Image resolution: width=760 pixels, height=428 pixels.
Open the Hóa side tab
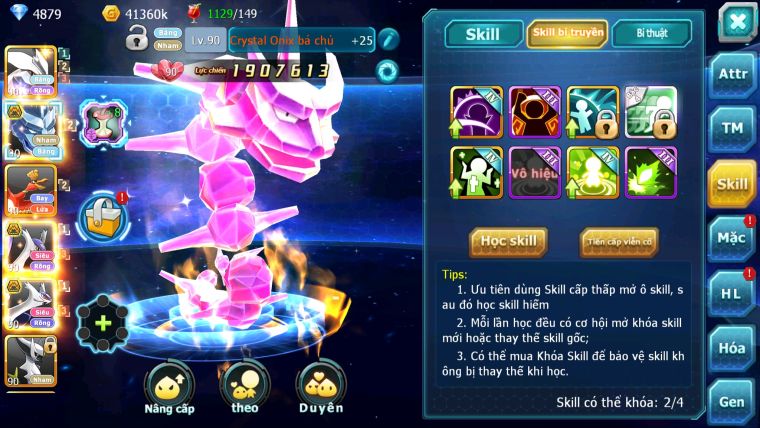(x=731, y=347)
